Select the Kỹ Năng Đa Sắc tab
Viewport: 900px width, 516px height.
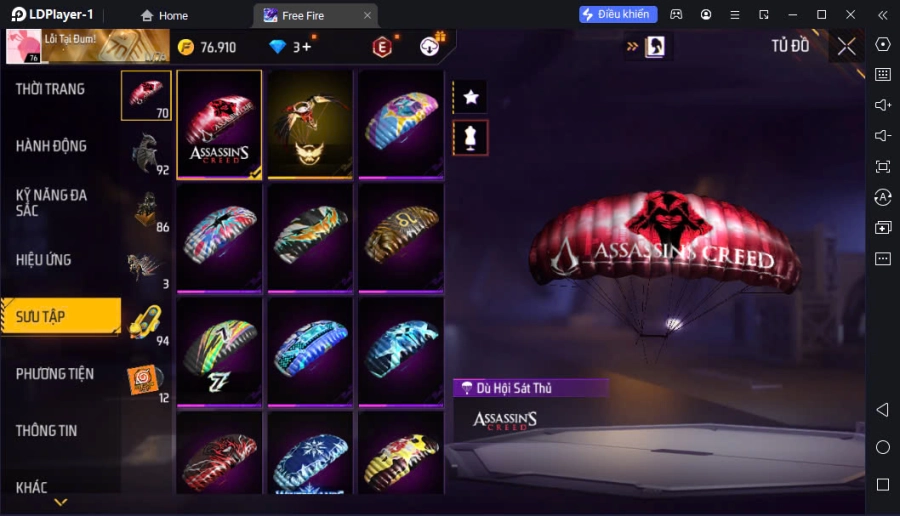click(x=51, y=202)
